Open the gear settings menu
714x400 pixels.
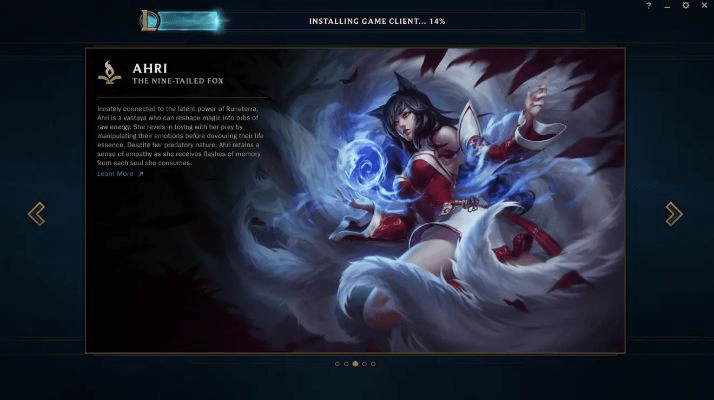685,6
